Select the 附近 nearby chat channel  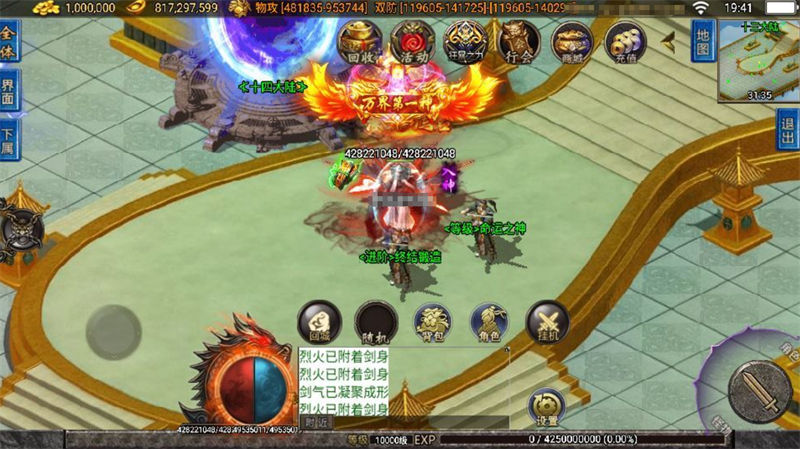(318, 422)
